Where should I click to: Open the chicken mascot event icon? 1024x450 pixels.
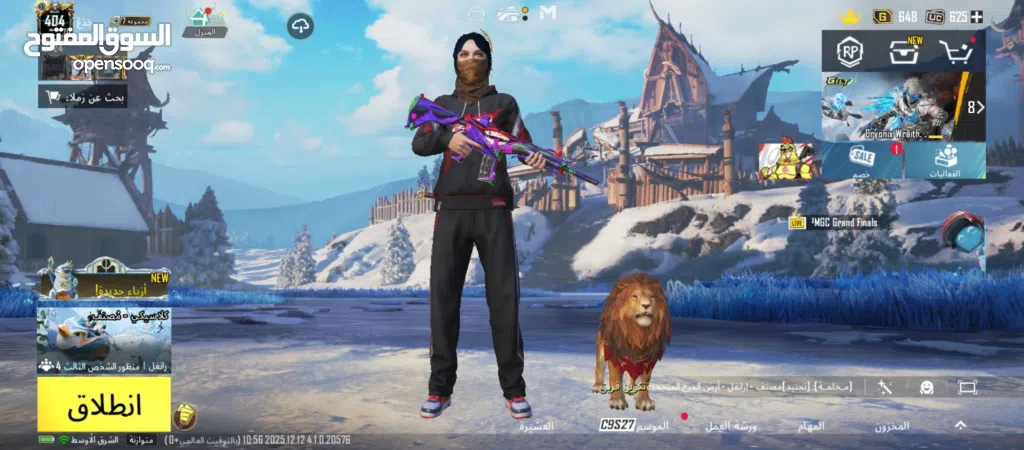click(x=785, y=161)
